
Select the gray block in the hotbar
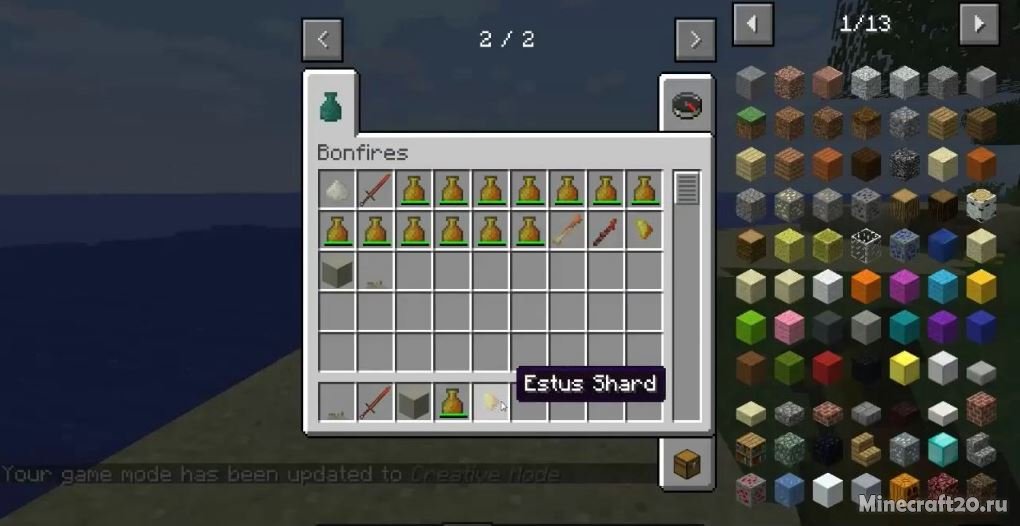413,402
